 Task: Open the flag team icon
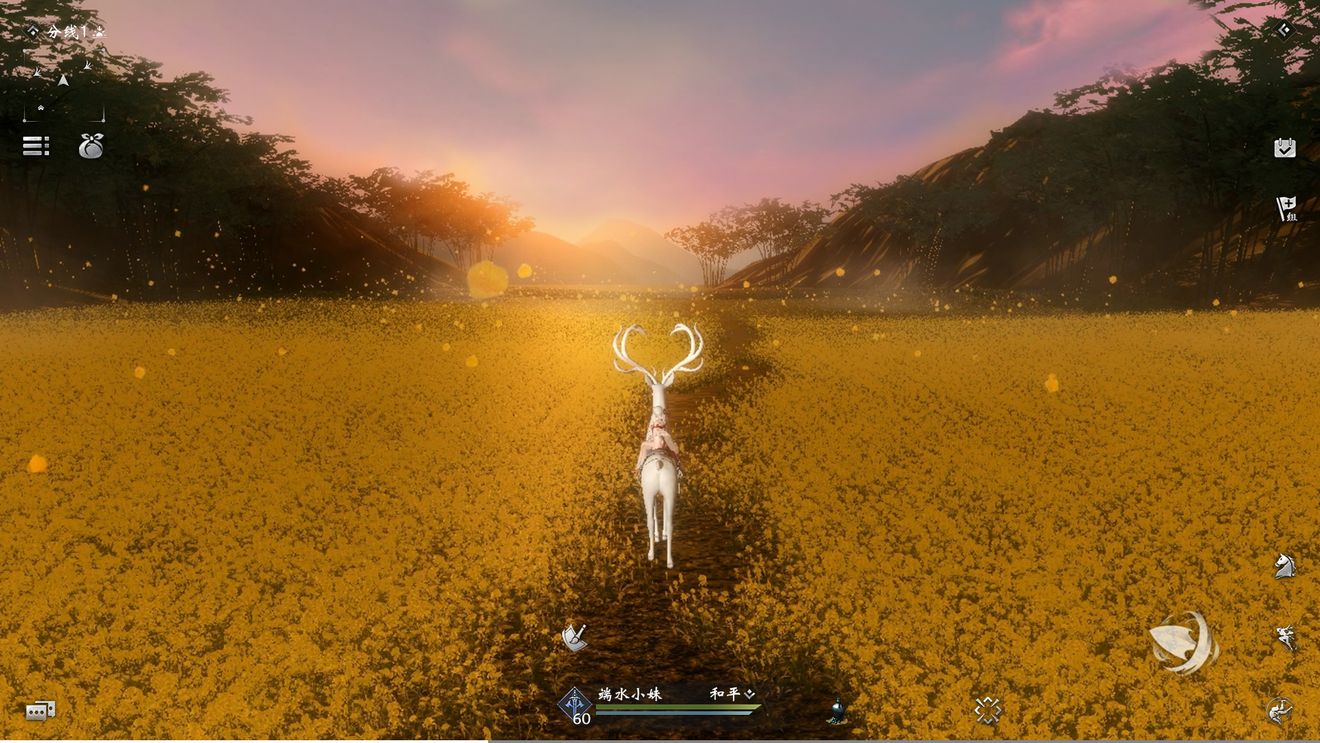click(x=1286, y=209)
